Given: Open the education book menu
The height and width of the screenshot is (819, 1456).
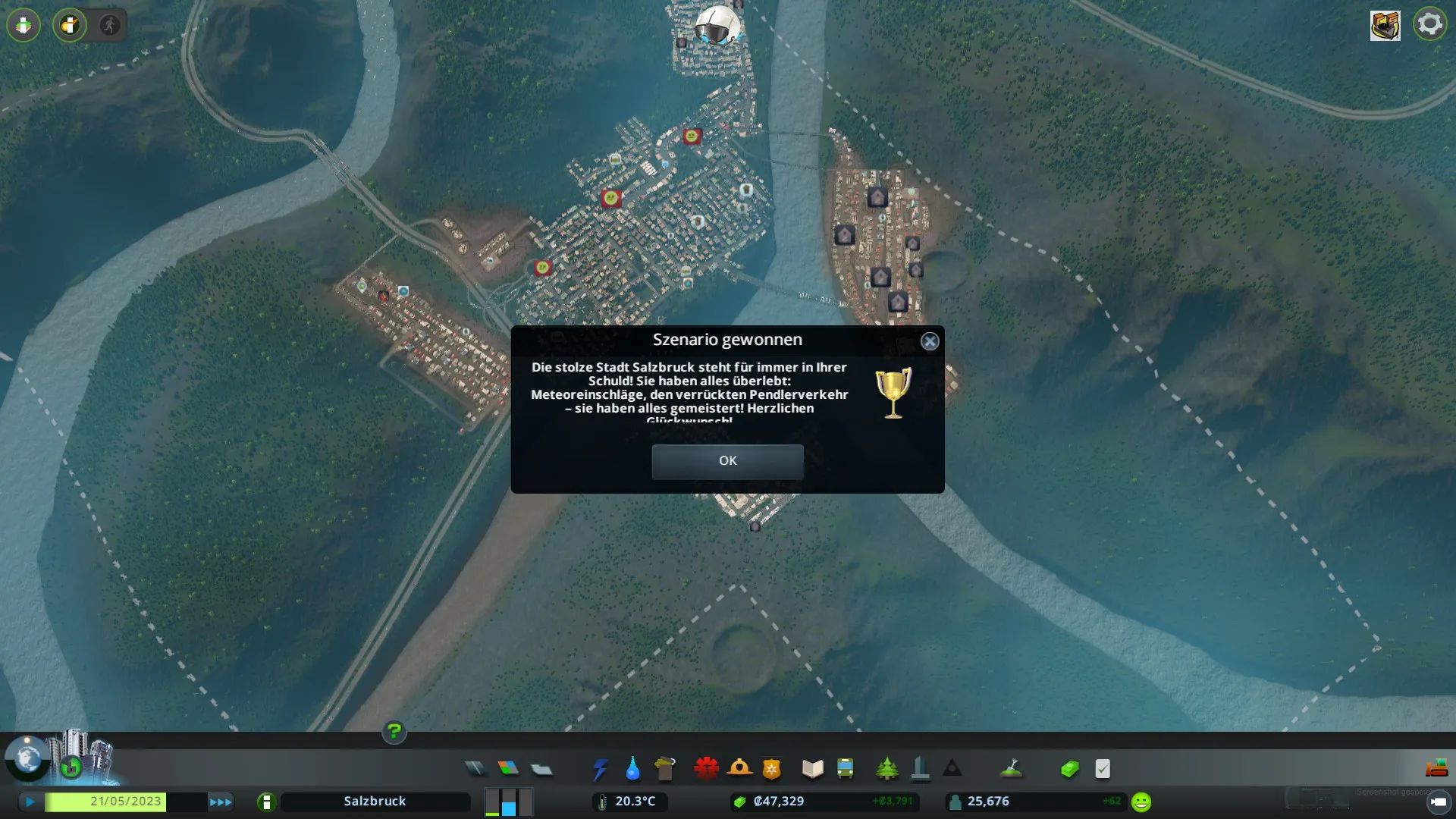Looking at the screenshot, I should click(812, 769).
